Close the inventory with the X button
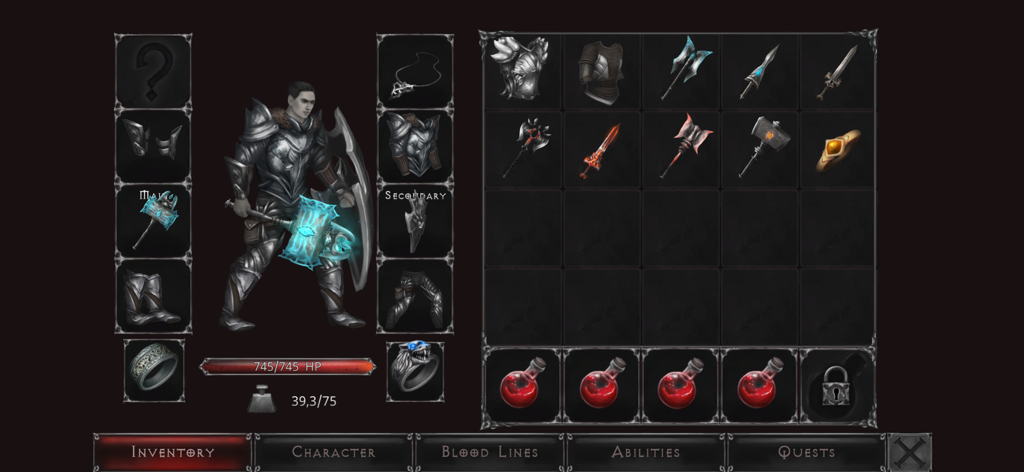This screenshot has width=1024, height=472. (x=909, y=452)
